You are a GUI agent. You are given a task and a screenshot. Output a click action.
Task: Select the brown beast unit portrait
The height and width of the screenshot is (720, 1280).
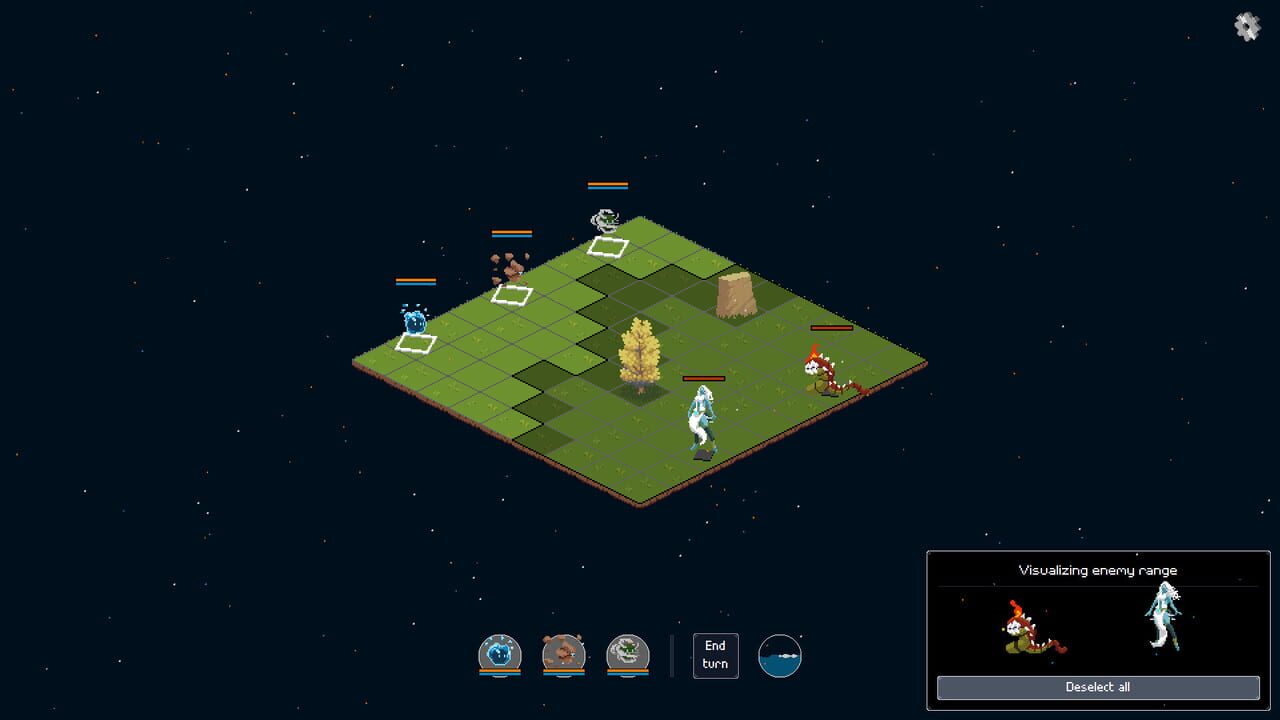coord(562,654)
